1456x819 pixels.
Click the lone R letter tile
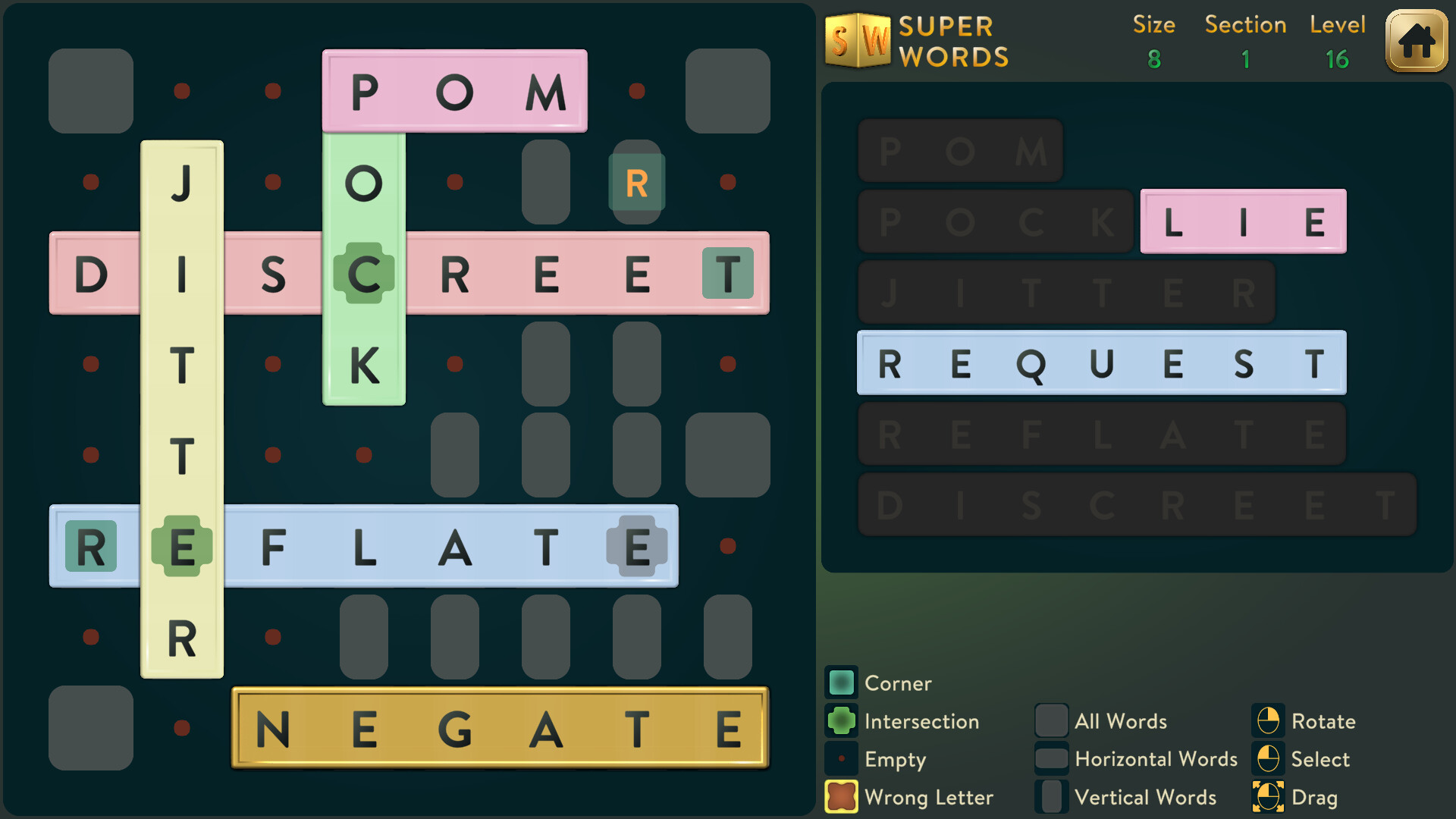point(637,180)
